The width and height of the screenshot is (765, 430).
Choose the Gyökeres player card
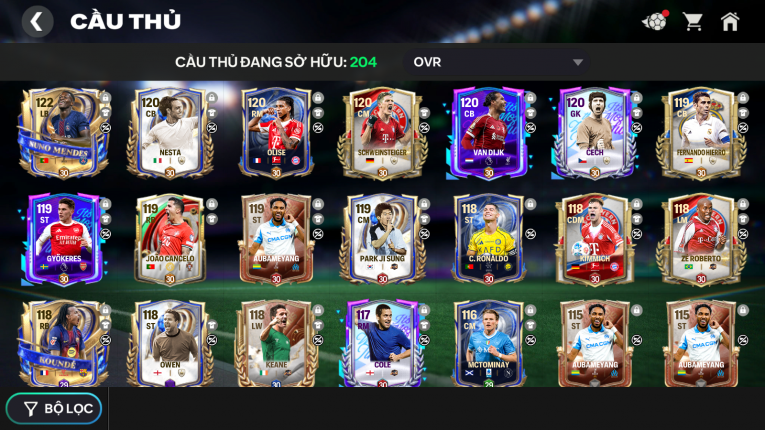(62, 239)
